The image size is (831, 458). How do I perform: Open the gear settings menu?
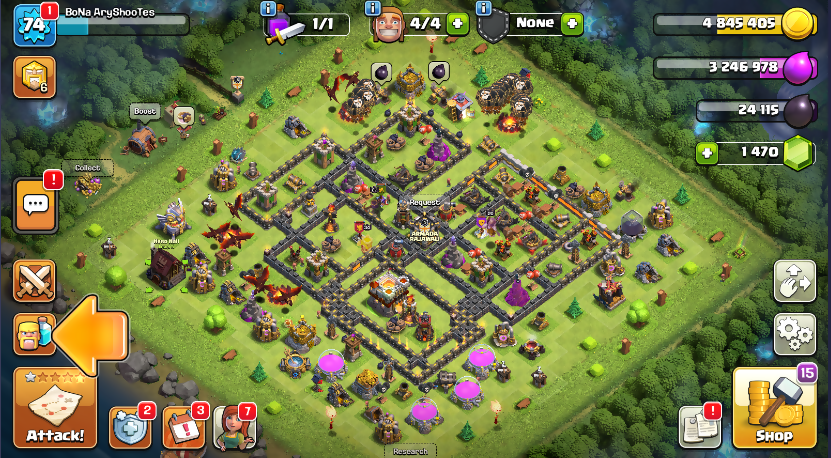795,330
